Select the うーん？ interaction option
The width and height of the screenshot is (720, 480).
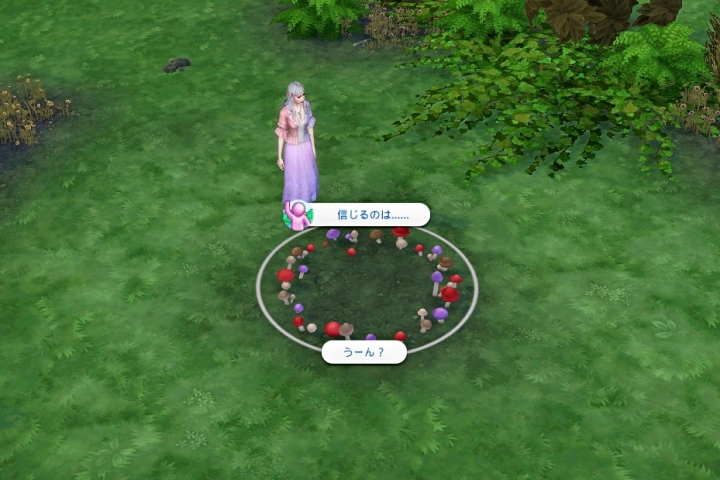pyautogui.click(x=364, y=352)
